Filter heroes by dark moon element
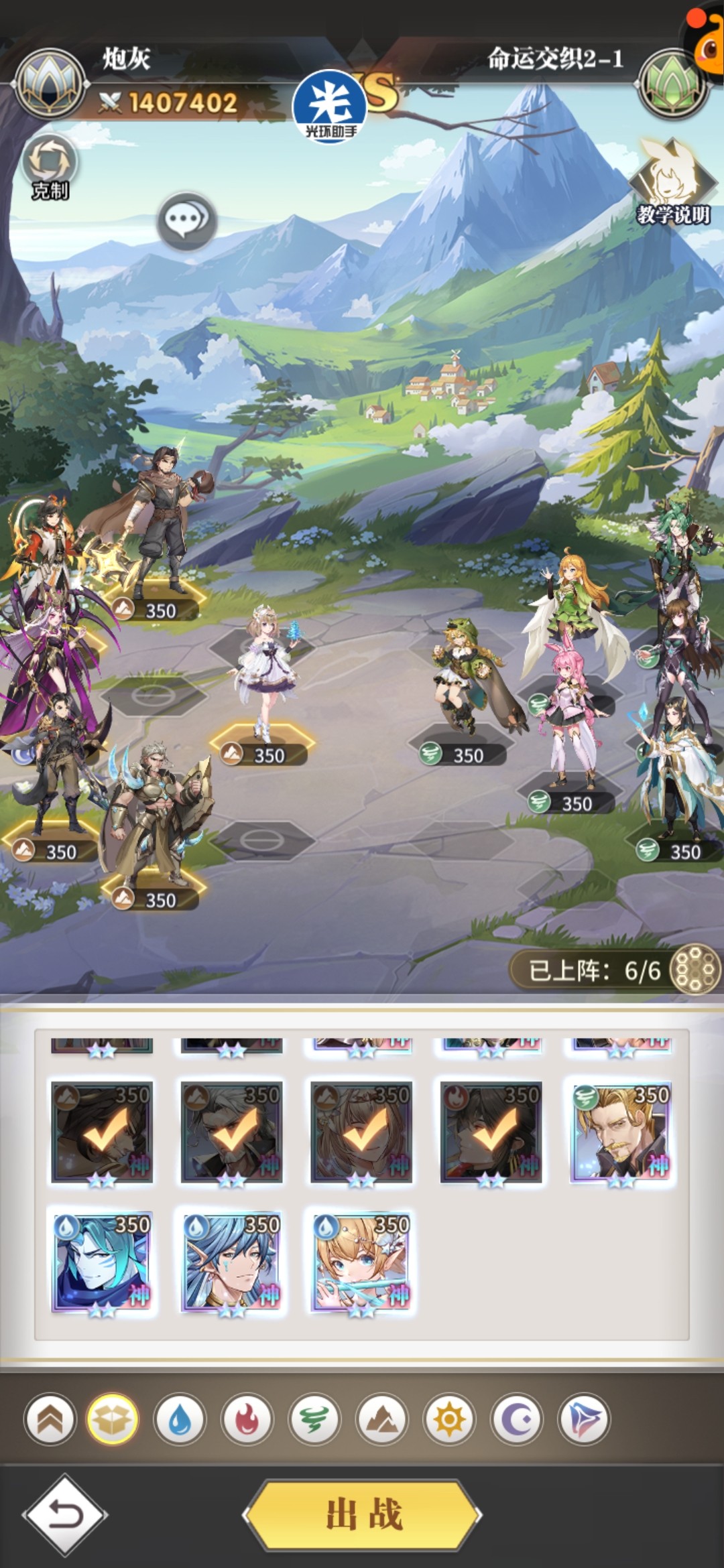The height and width of the screenshot is (1568, 724). coord(517,1419)
